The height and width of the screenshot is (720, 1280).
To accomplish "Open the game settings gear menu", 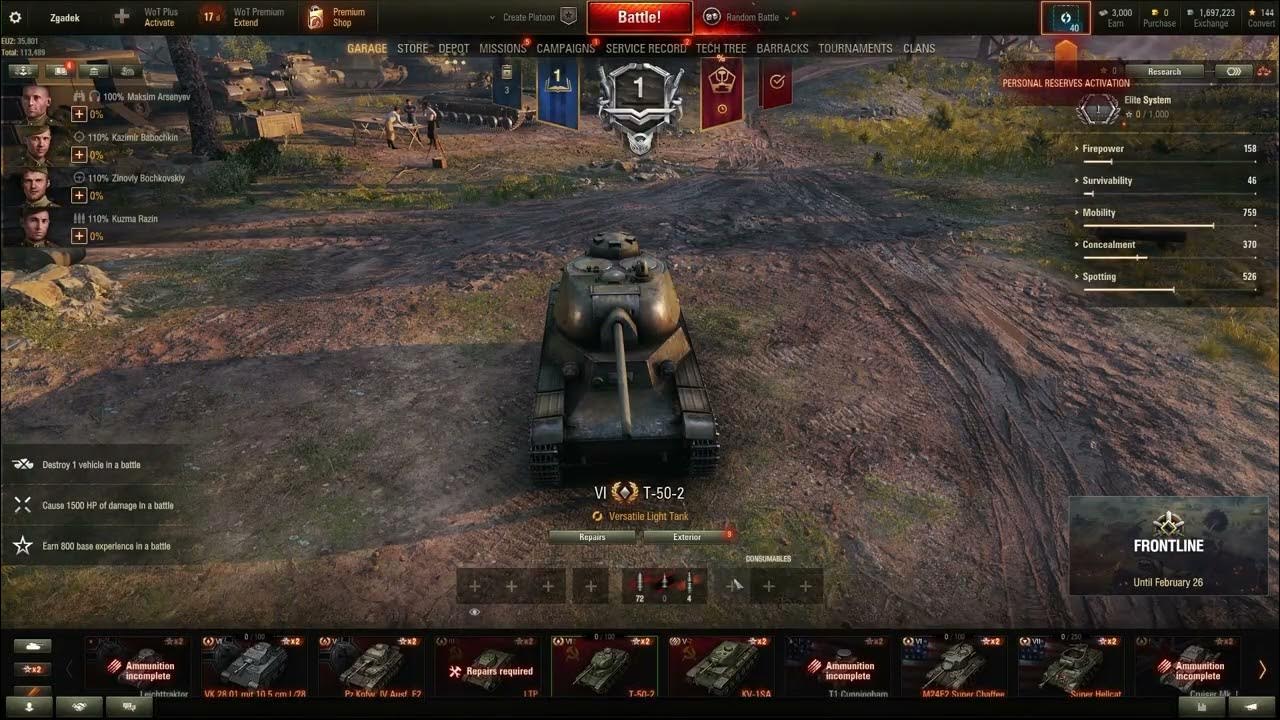I will click(14, 17).
